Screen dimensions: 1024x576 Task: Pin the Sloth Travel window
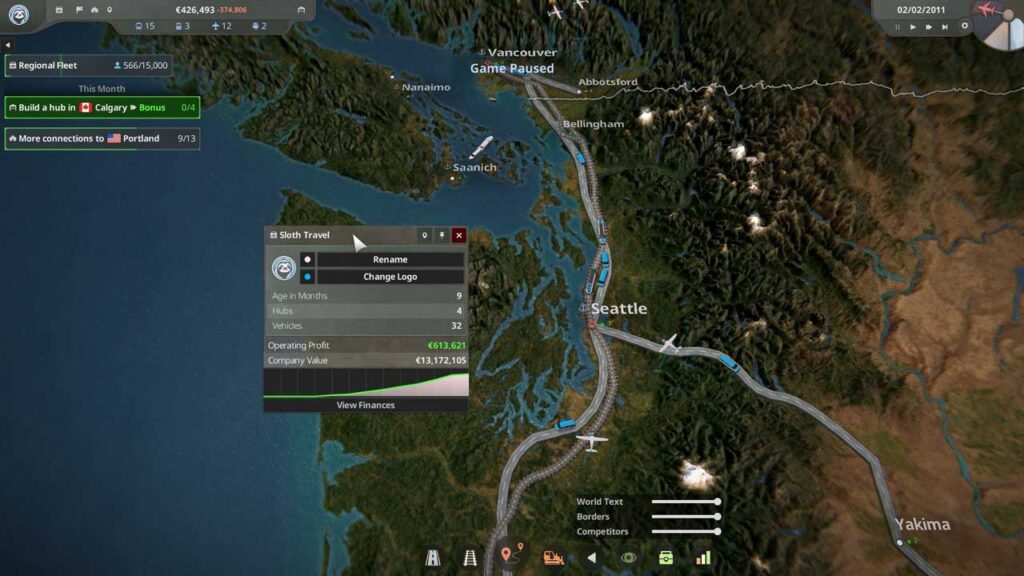(x=442, y=236)
